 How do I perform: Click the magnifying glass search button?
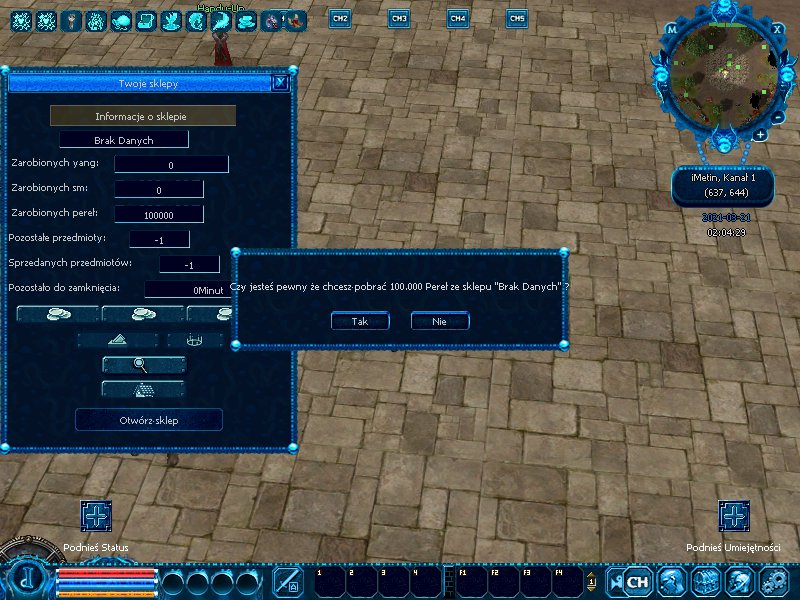click(x=143, y=365)
